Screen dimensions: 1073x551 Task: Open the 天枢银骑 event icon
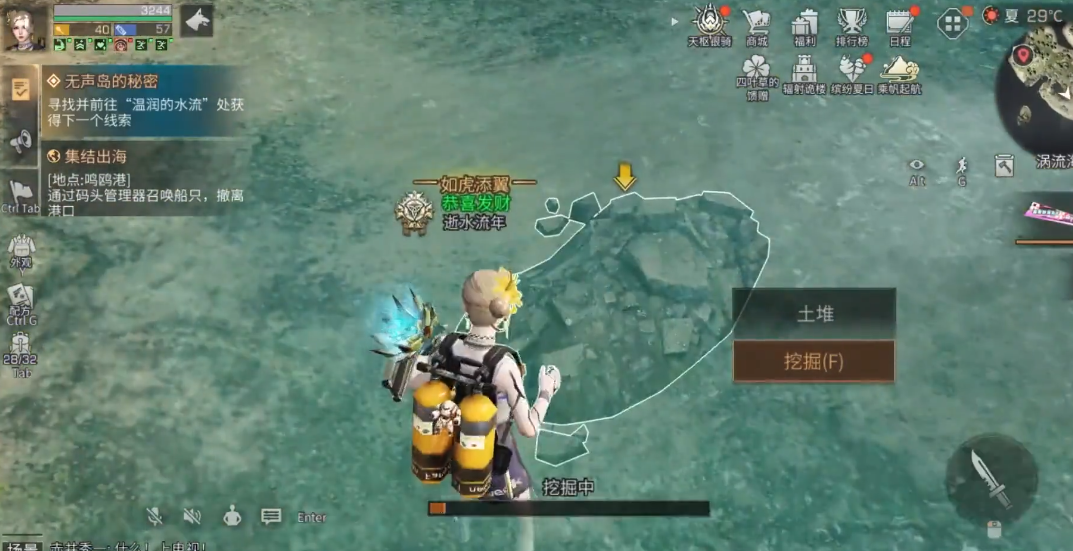pos(710,24)
